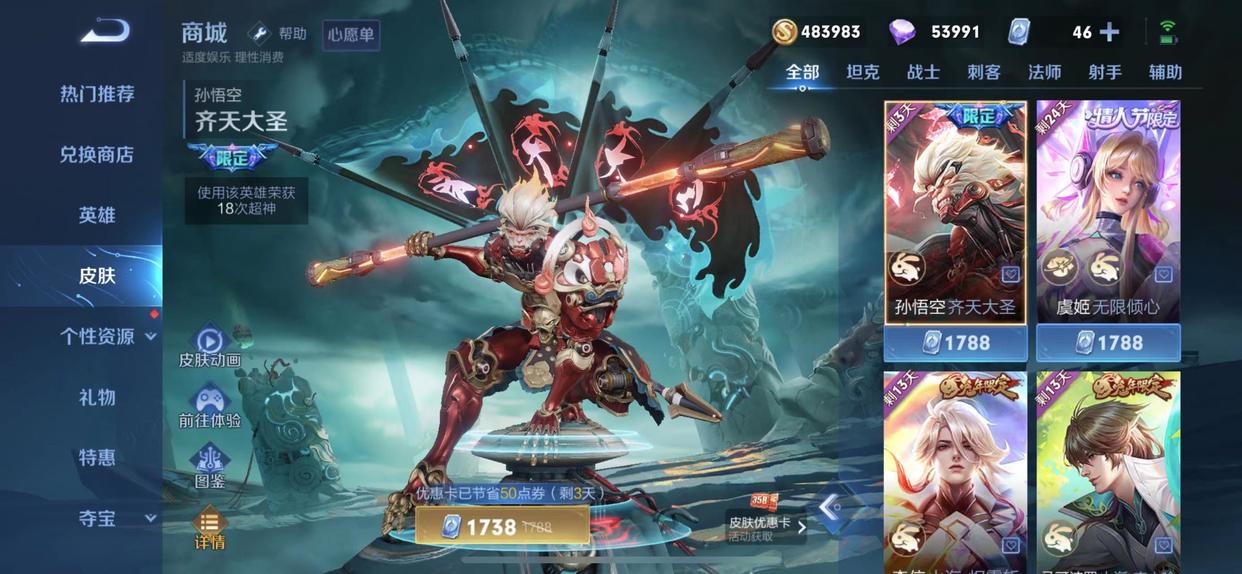Screen dimensions: 1242x574
Task: Open the 图鉴 gallery icon
Action: [x=210, y=466]
